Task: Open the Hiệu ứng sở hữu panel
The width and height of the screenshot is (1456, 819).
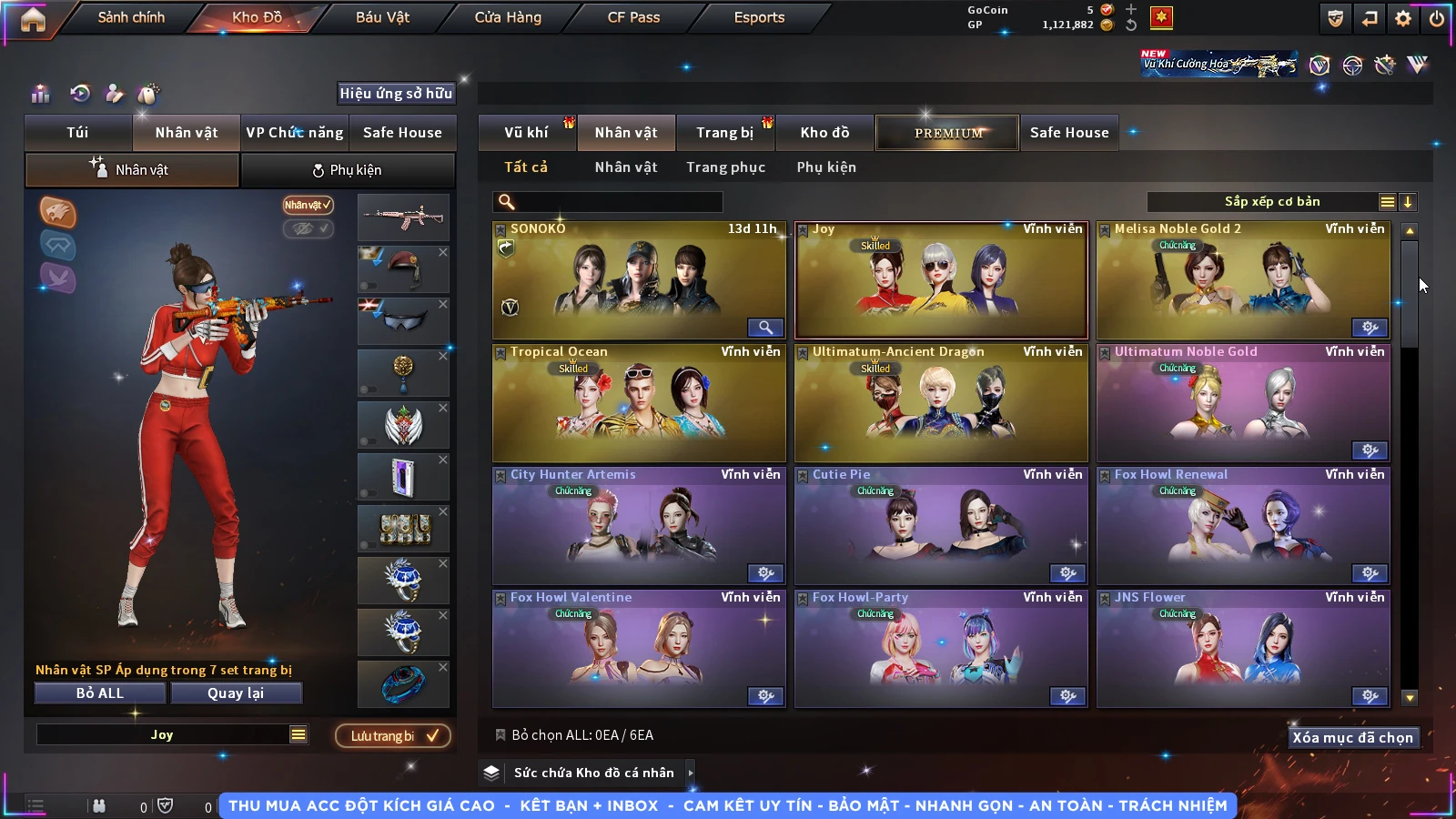Action: tap(396, 94)
